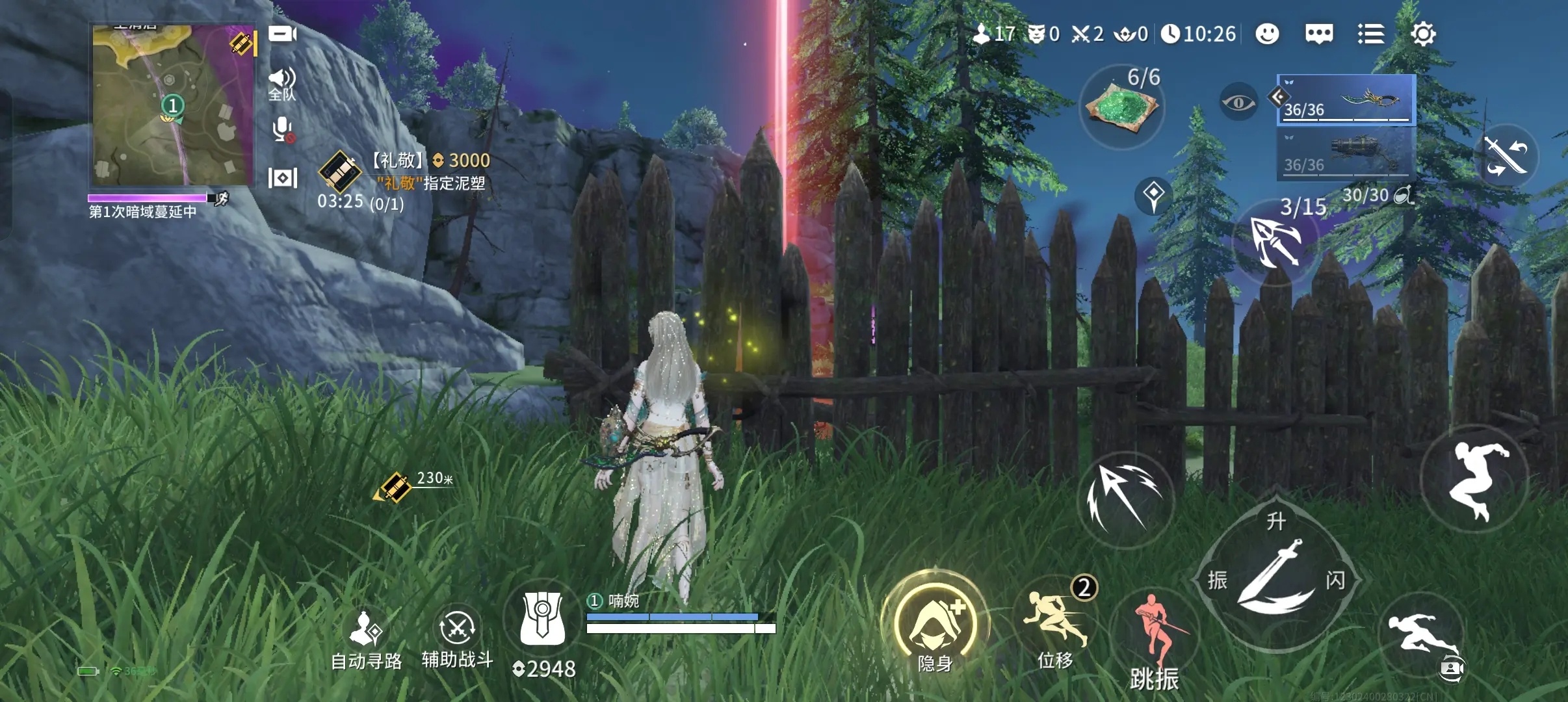Select the 礼敬 quest tracker
The image size is (1568, 702).
(403, 182)
